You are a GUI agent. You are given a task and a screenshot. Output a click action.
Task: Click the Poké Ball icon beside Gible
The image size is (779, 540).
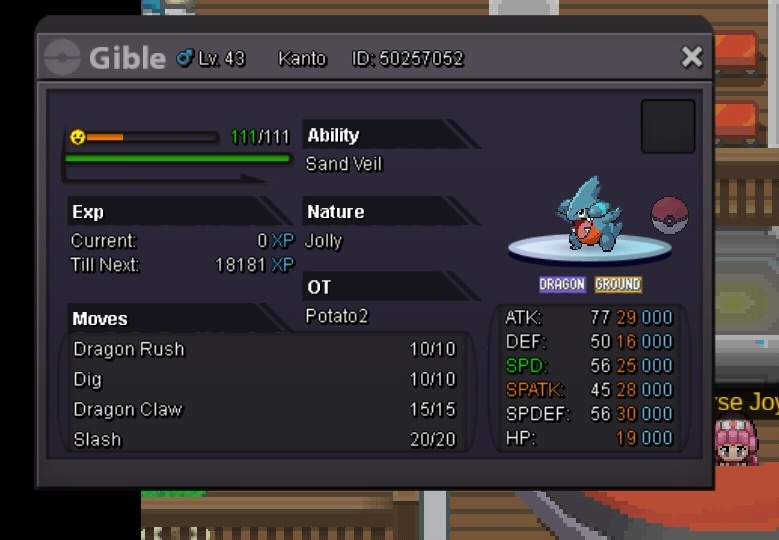point(669,215)
